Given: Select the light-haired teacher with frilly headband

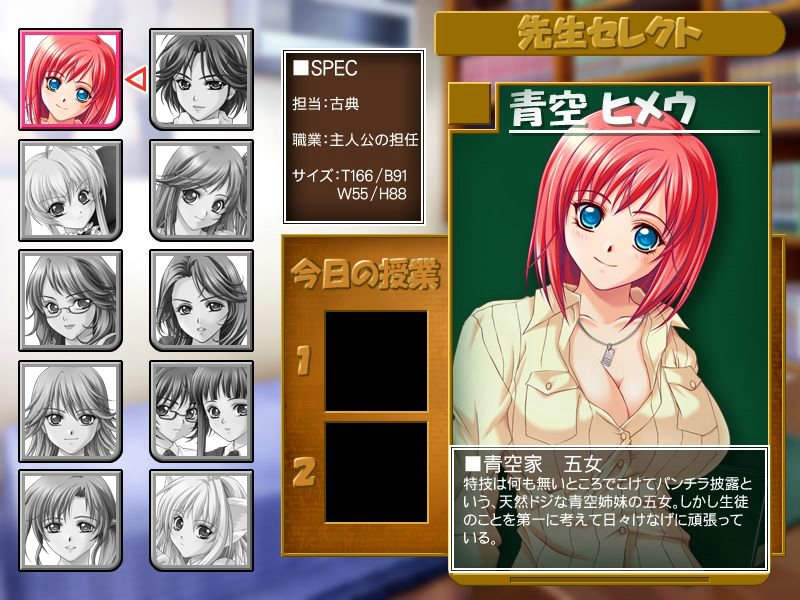Looking at the screenshot, I should coord(71,190).
